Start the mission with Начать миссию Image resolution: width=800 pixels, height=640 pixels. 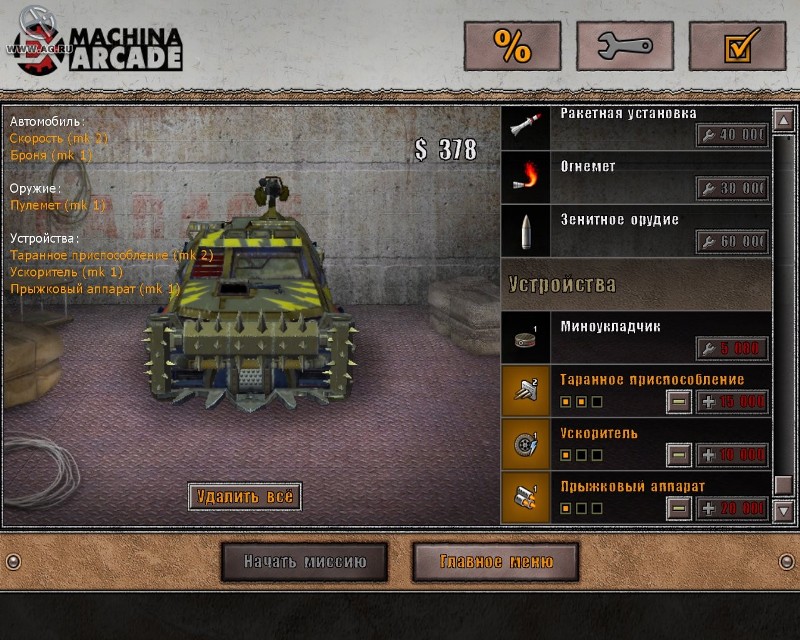pyautogui.click(x=304, y=562)
